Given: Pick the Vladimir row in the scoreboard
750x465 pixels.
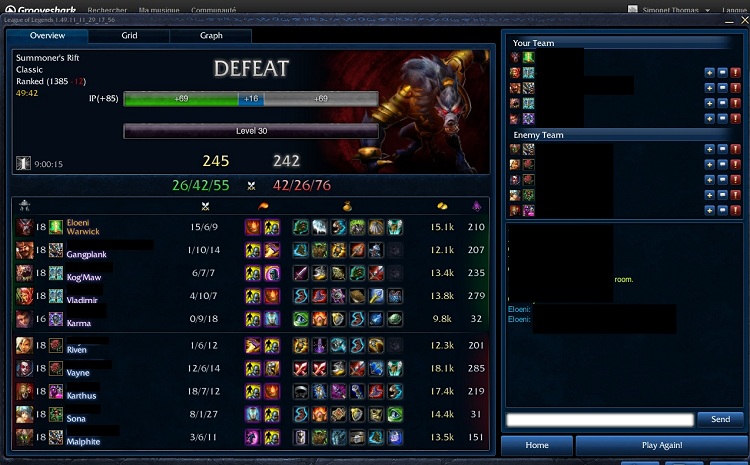Looking at the screenshot, I should 250,295.
